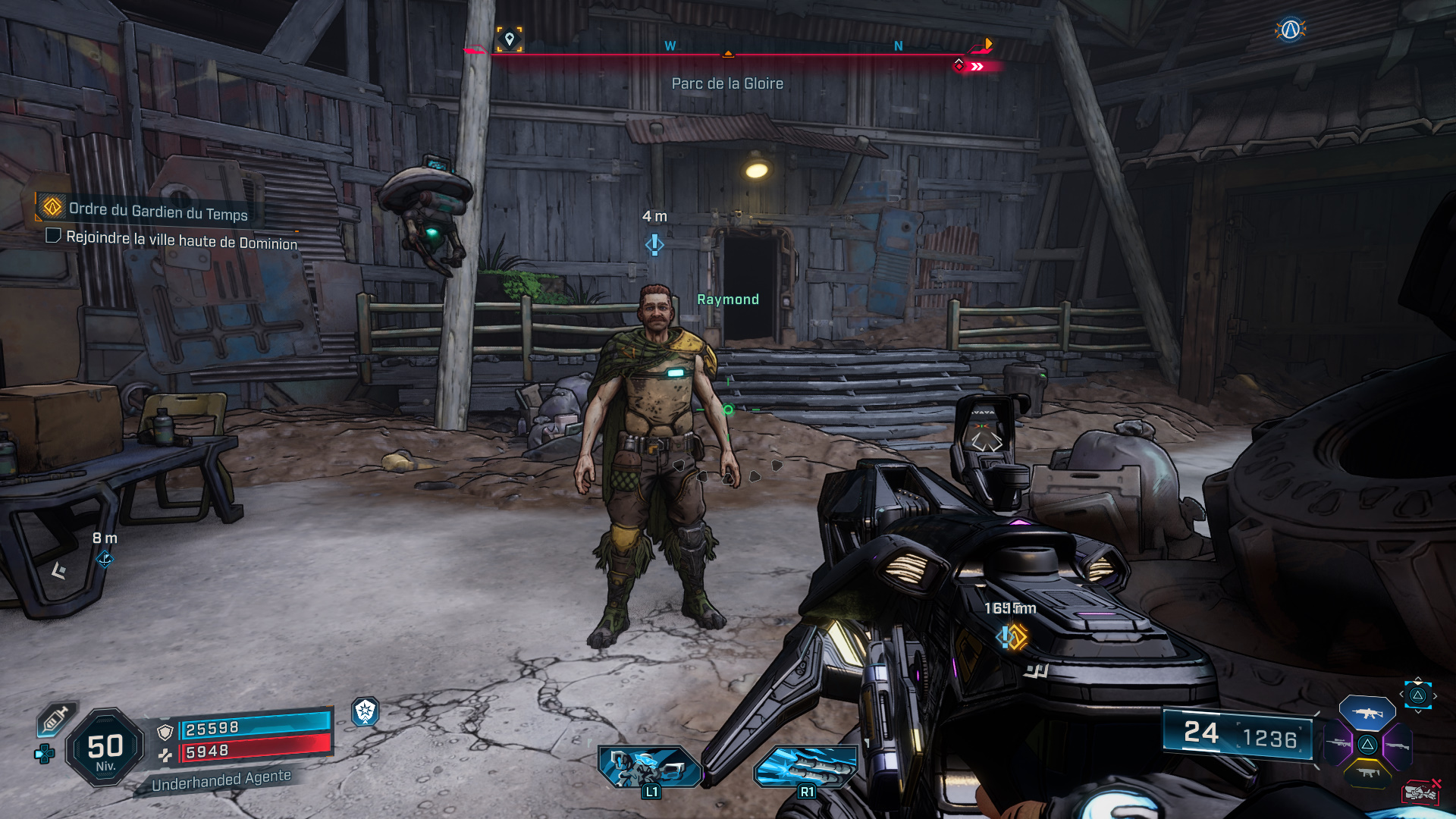Expand the down chevron below the weapon swap selector
Image resolution: width=1456 pixels, height=819 pixels.
tap(1418, 711)
